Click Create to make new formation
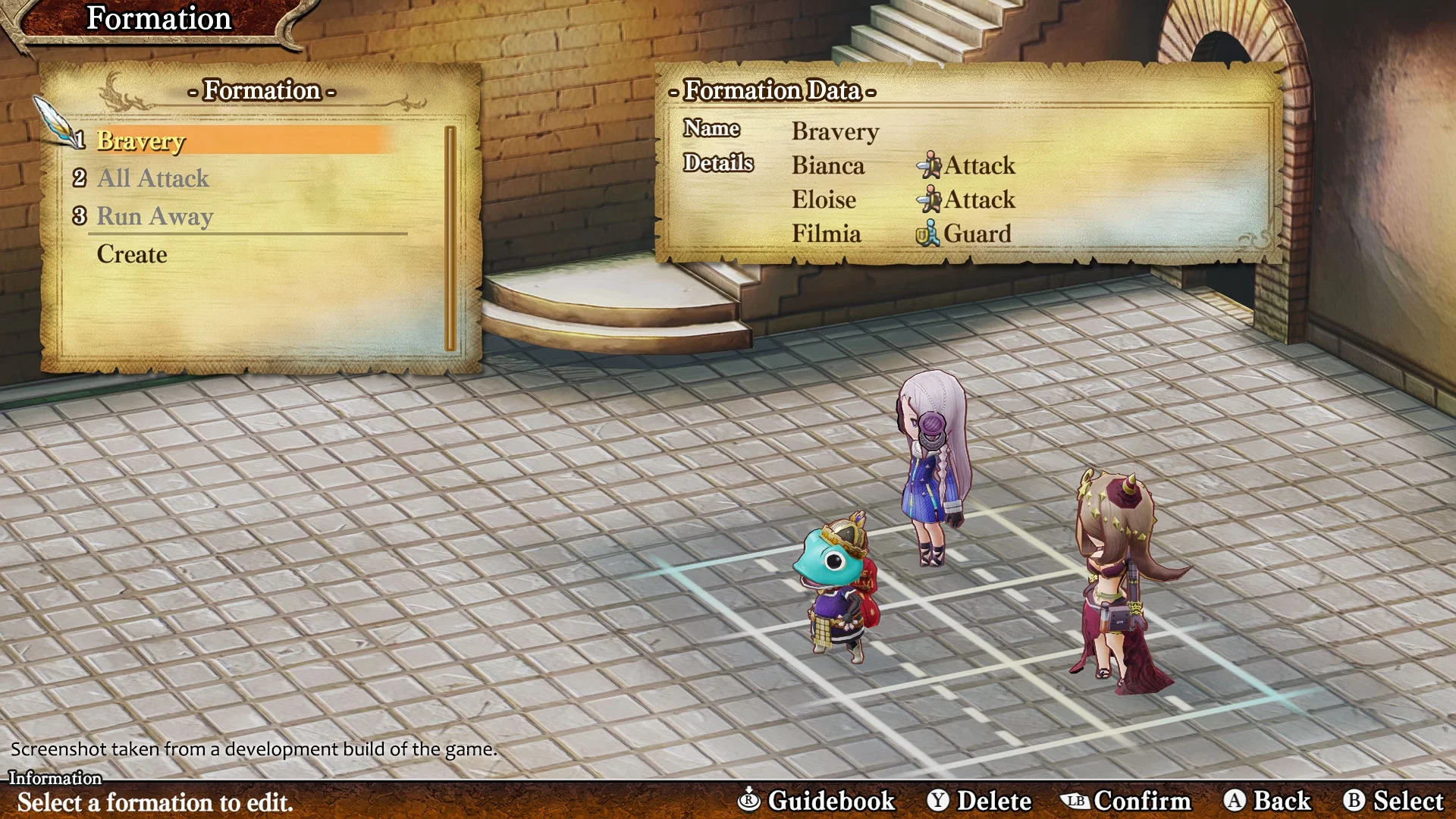 (x=132, y=254)
